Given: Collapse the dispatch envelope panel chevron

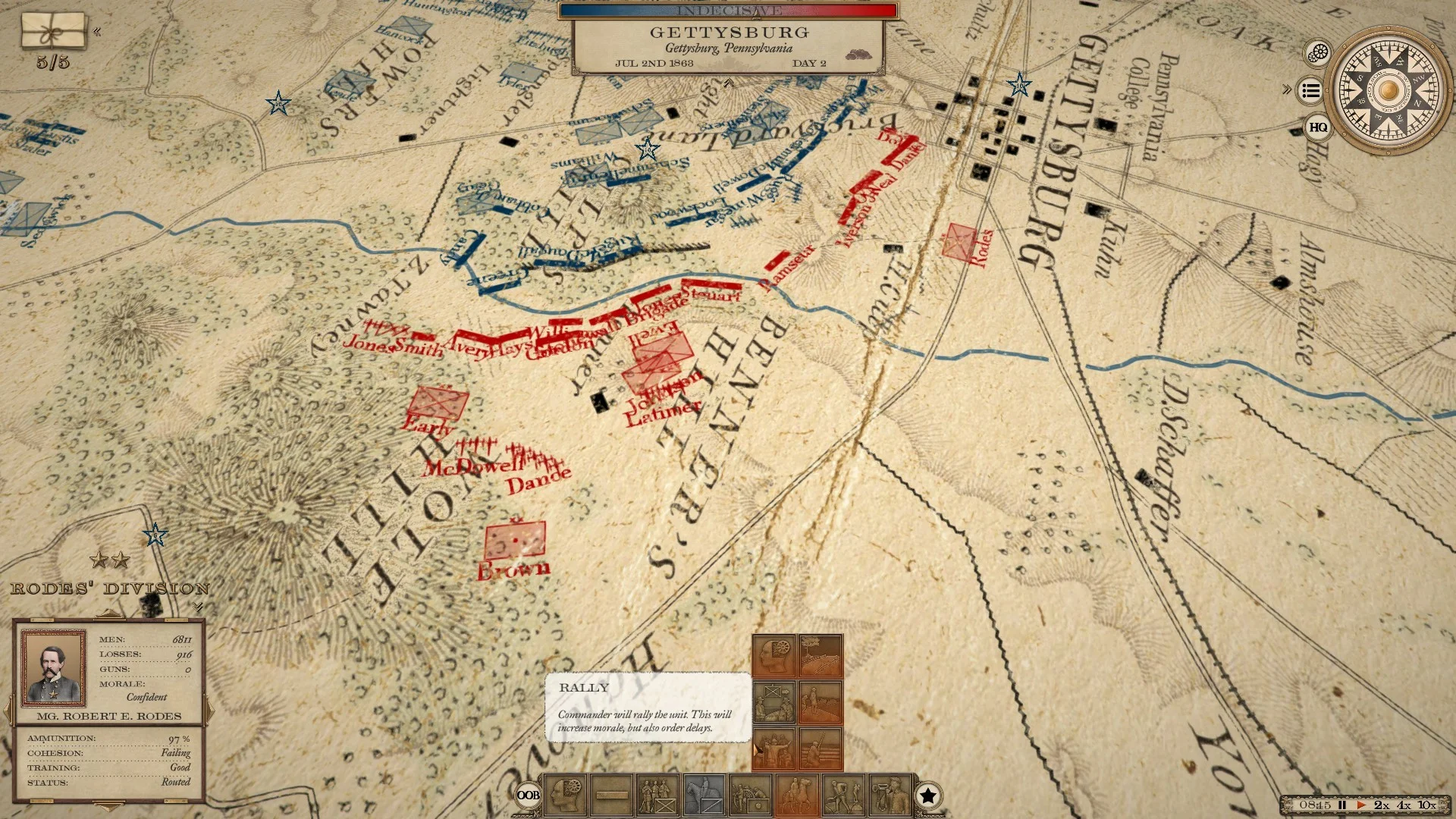Looking at the screenshot, I should (x=97, y=32).
